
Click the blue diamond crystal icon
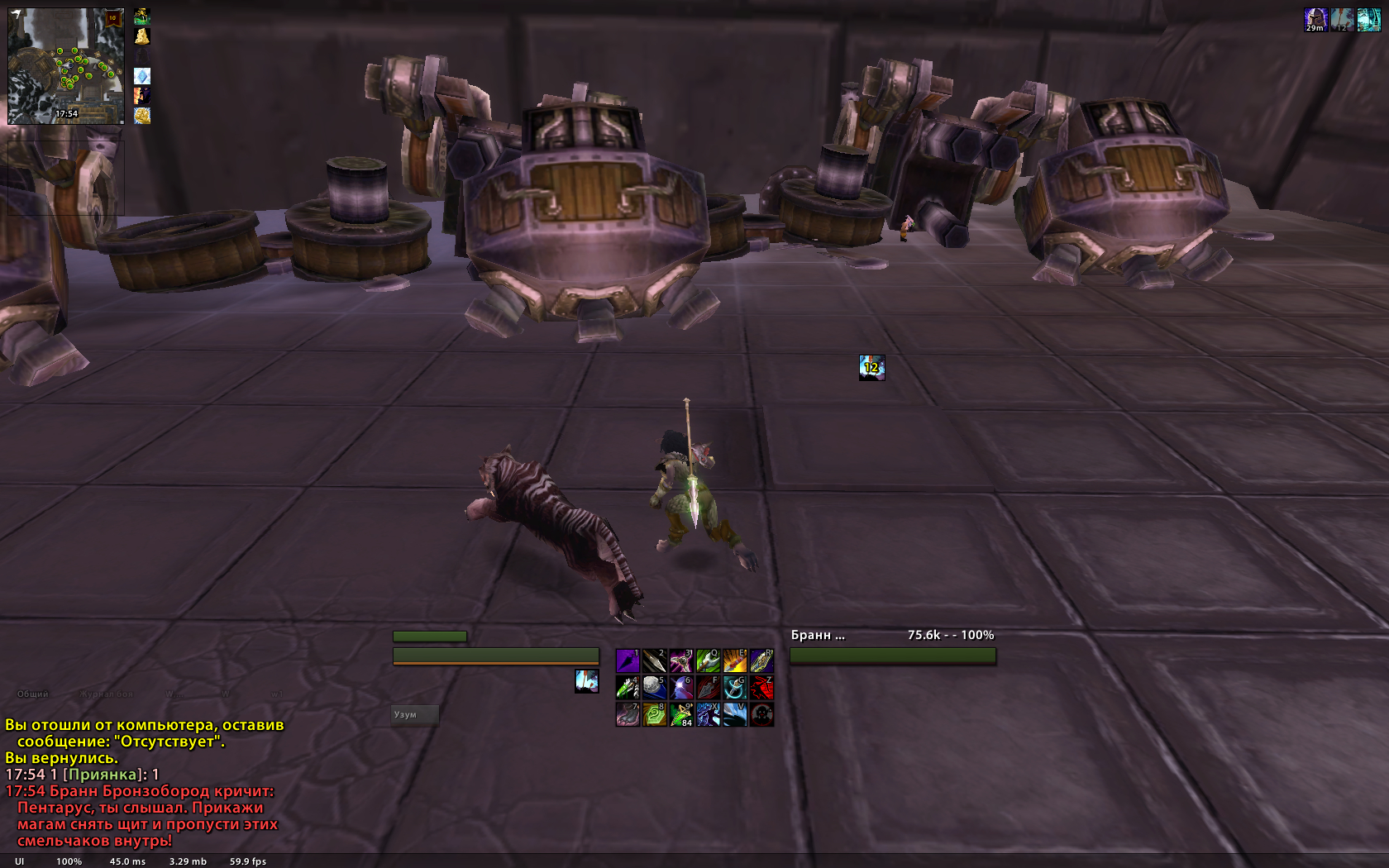(x=142, y=76)
